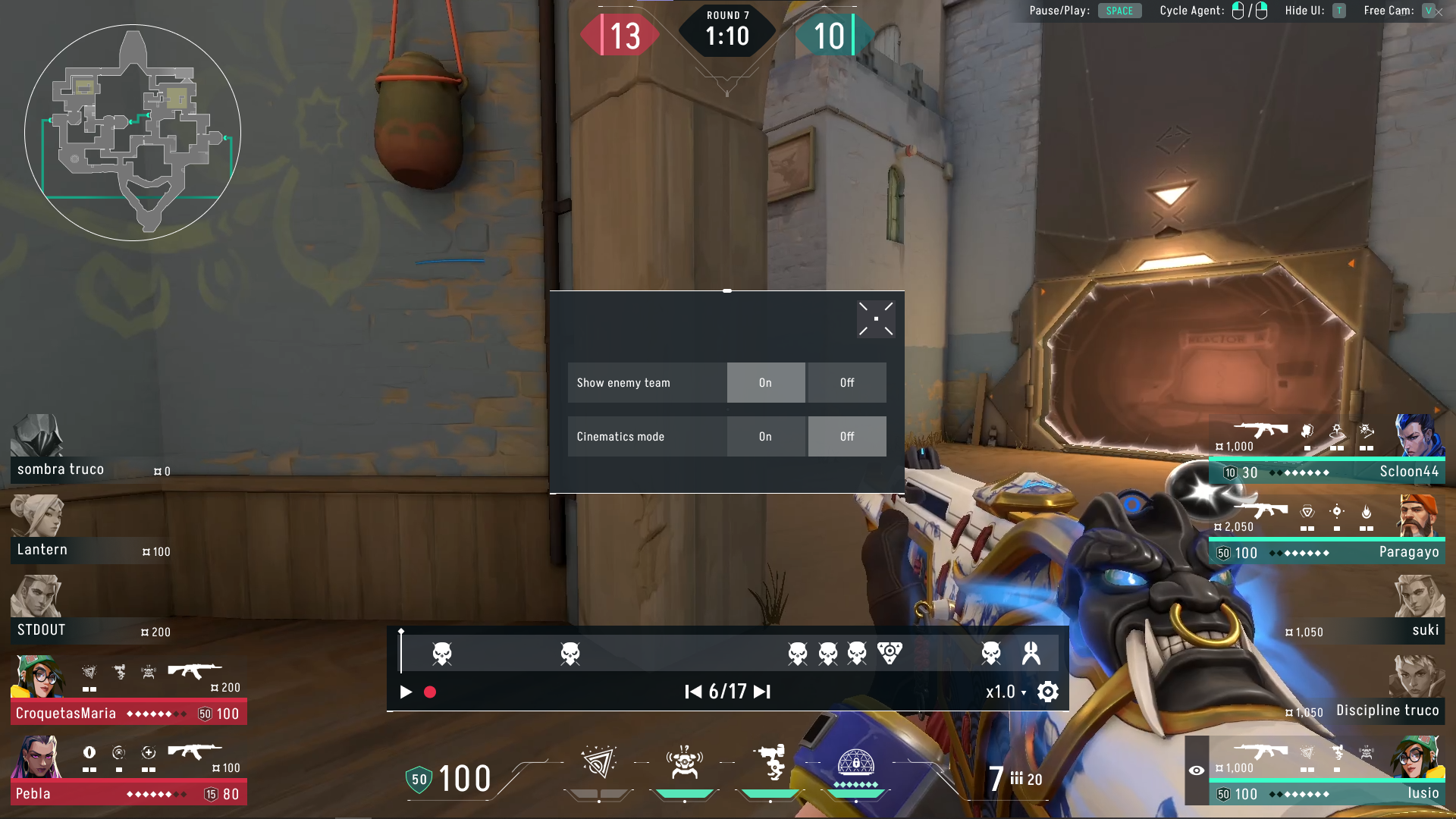
Task: Open the playback settings gear icon
Action: pyautogui.click(x=1047, y=692)
